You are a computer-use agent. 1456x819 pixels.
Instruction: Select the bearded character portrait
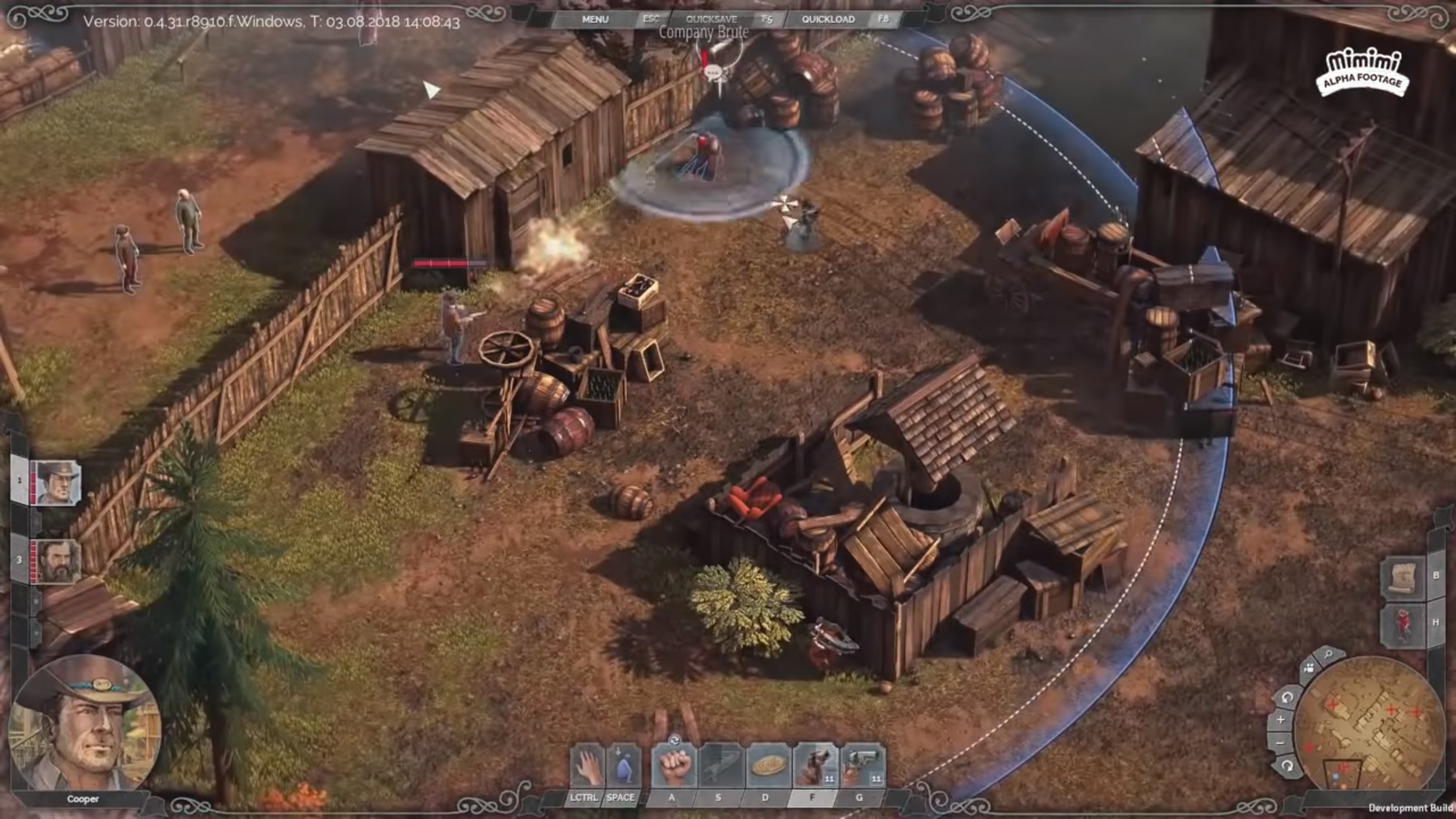(x=56, y=562)
